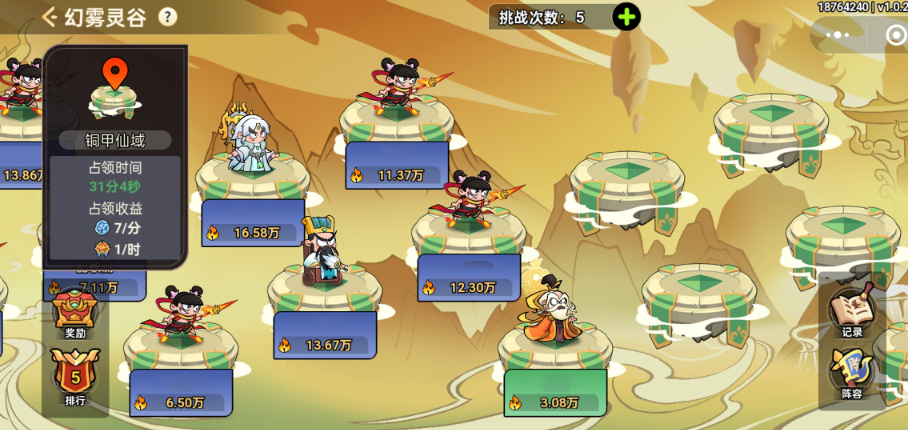Go back using the arrow beside 幻雾灵谷
The width and height of the screenshot is (908, 430).
[49, 16]
